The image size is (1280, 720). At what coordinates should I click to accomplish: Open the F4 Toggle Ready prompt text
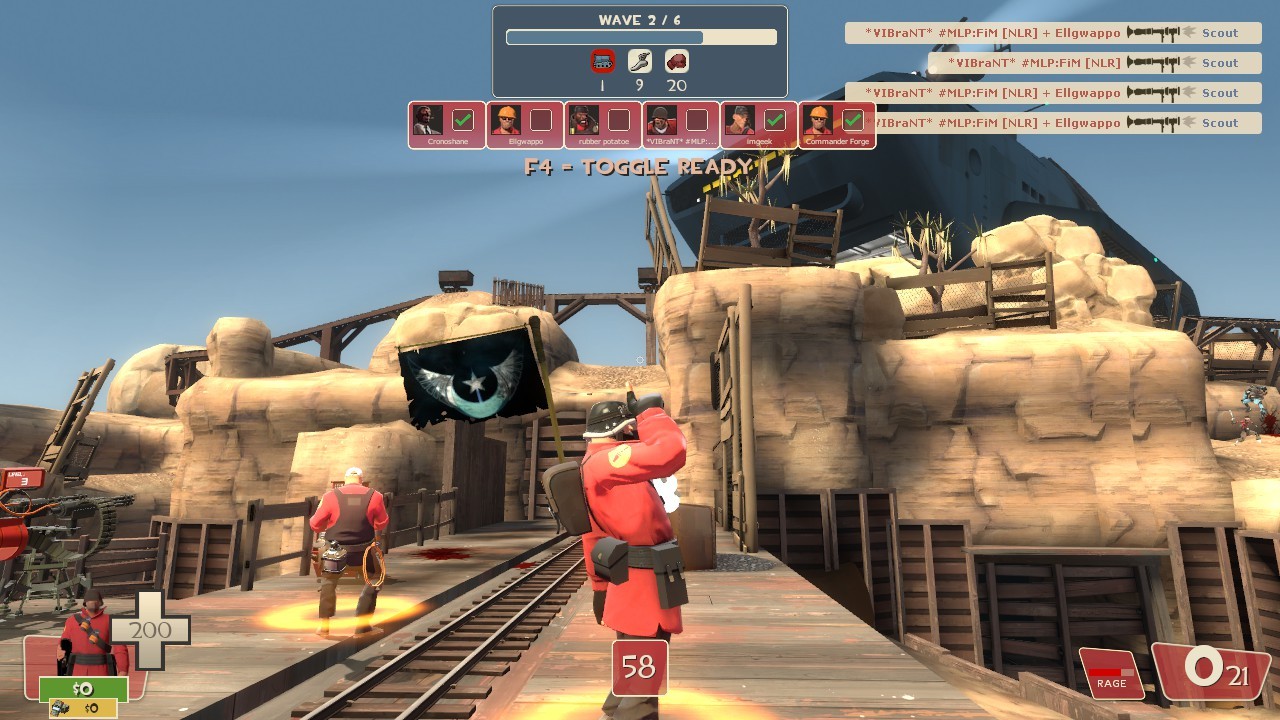point(640,167)
